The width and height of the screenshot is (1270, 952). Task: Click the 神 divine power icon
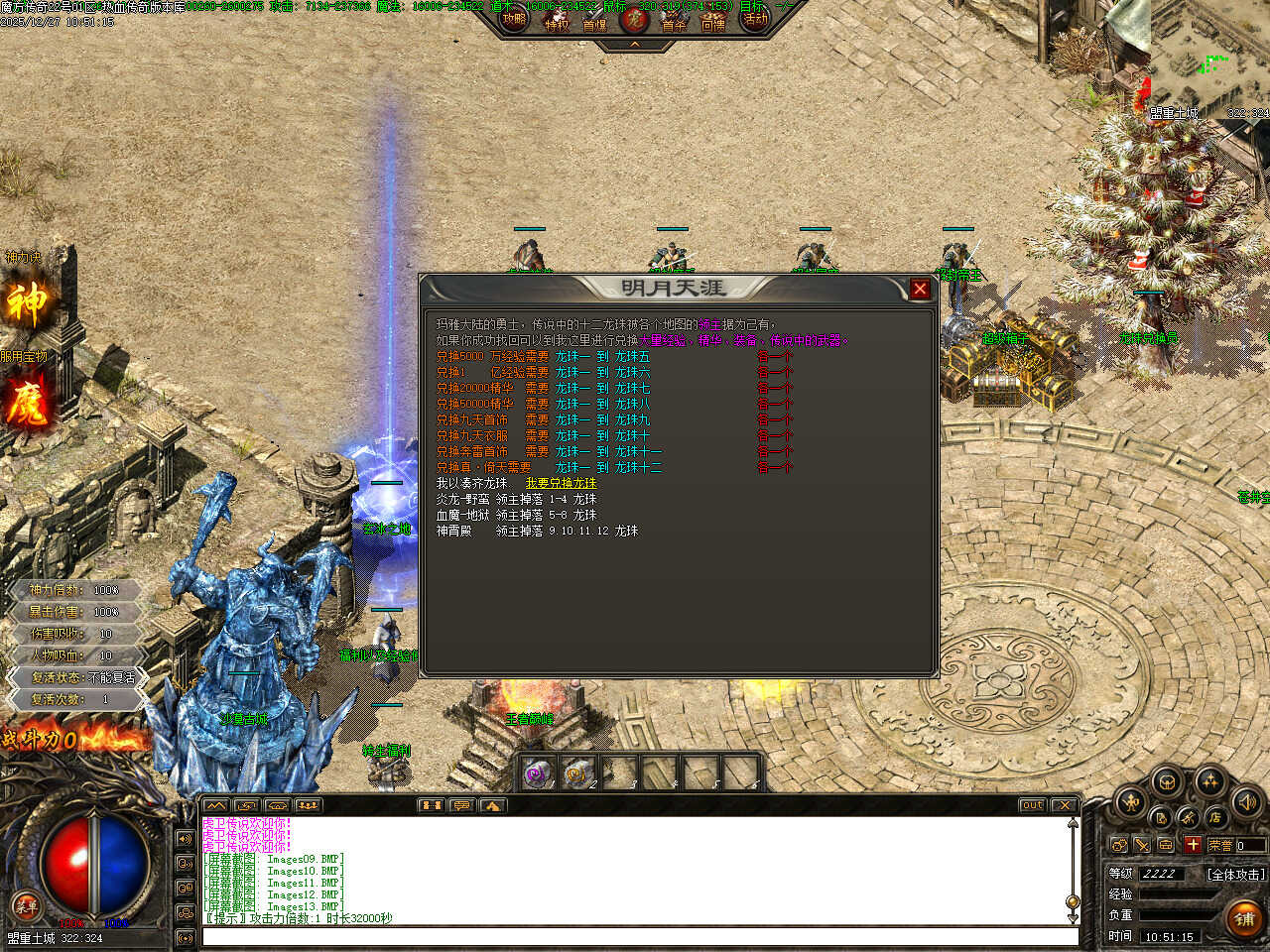tap(27, 302)
